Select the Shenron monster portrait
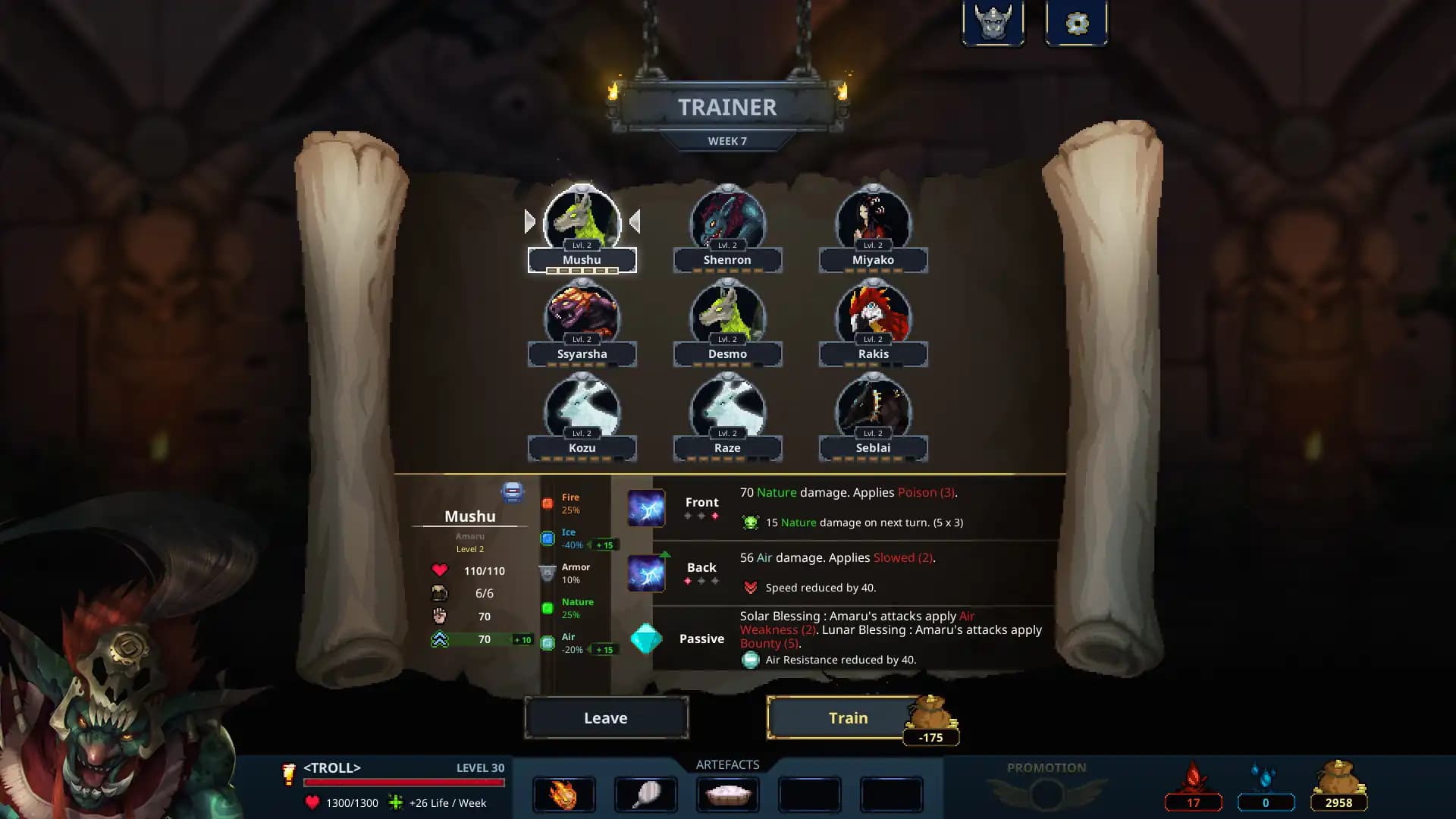This screenshot has width=1456, height=819. coord(727,224)
